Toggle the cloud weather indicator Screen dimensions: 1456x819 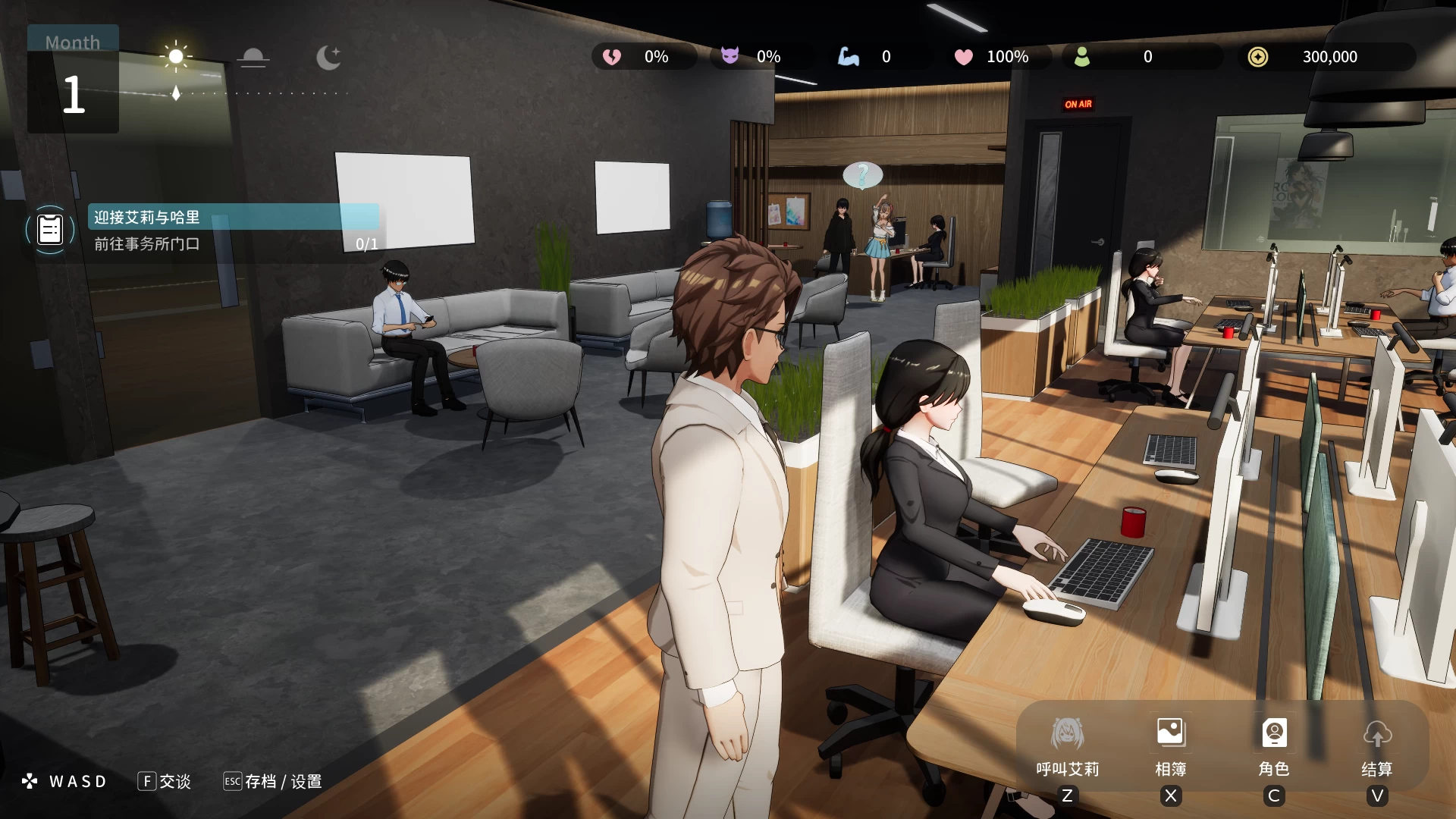pyautogui.click(x=253, y=56)
